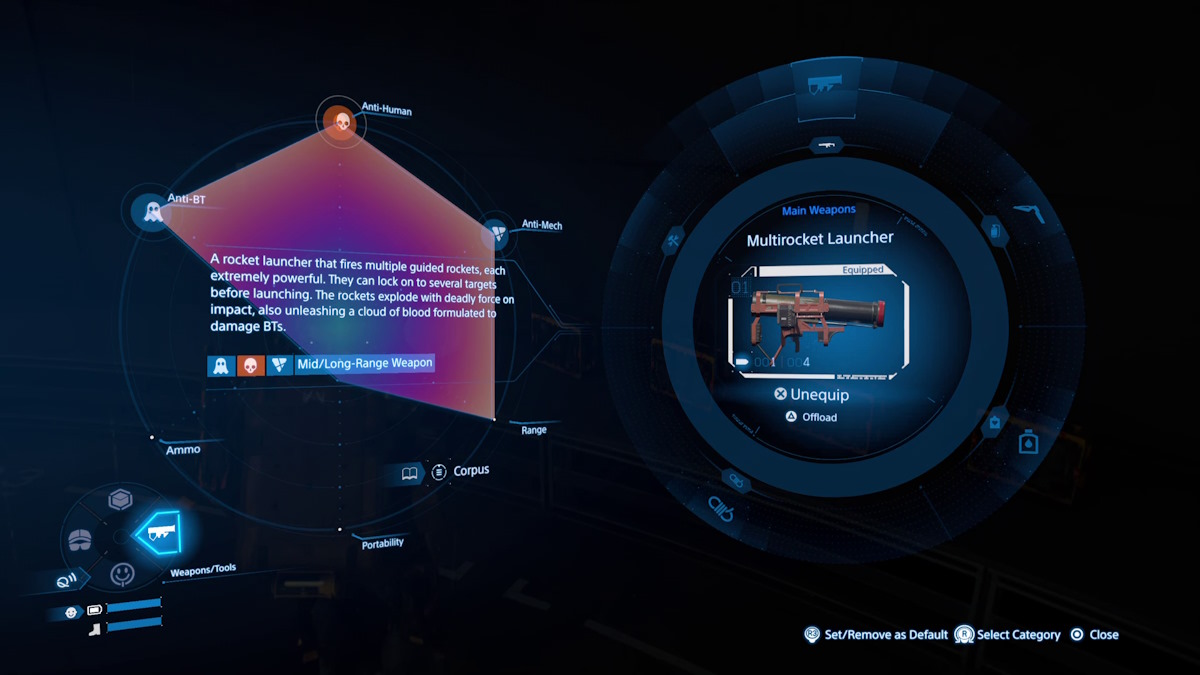Select the Anti-Mech stat node

pyautogui.click(x=497, y=235)
